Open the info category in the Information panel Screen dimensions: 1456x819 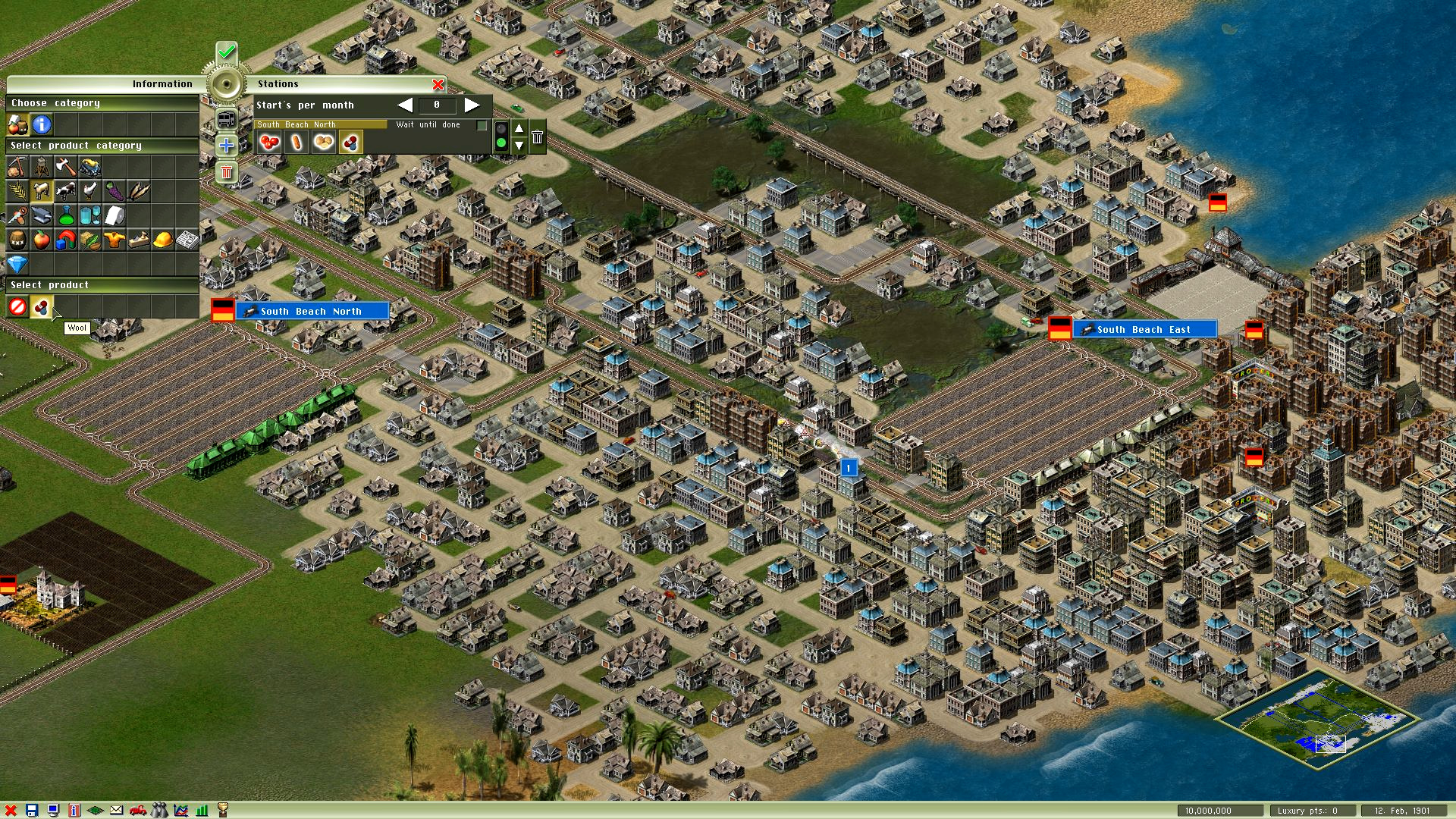41,124
